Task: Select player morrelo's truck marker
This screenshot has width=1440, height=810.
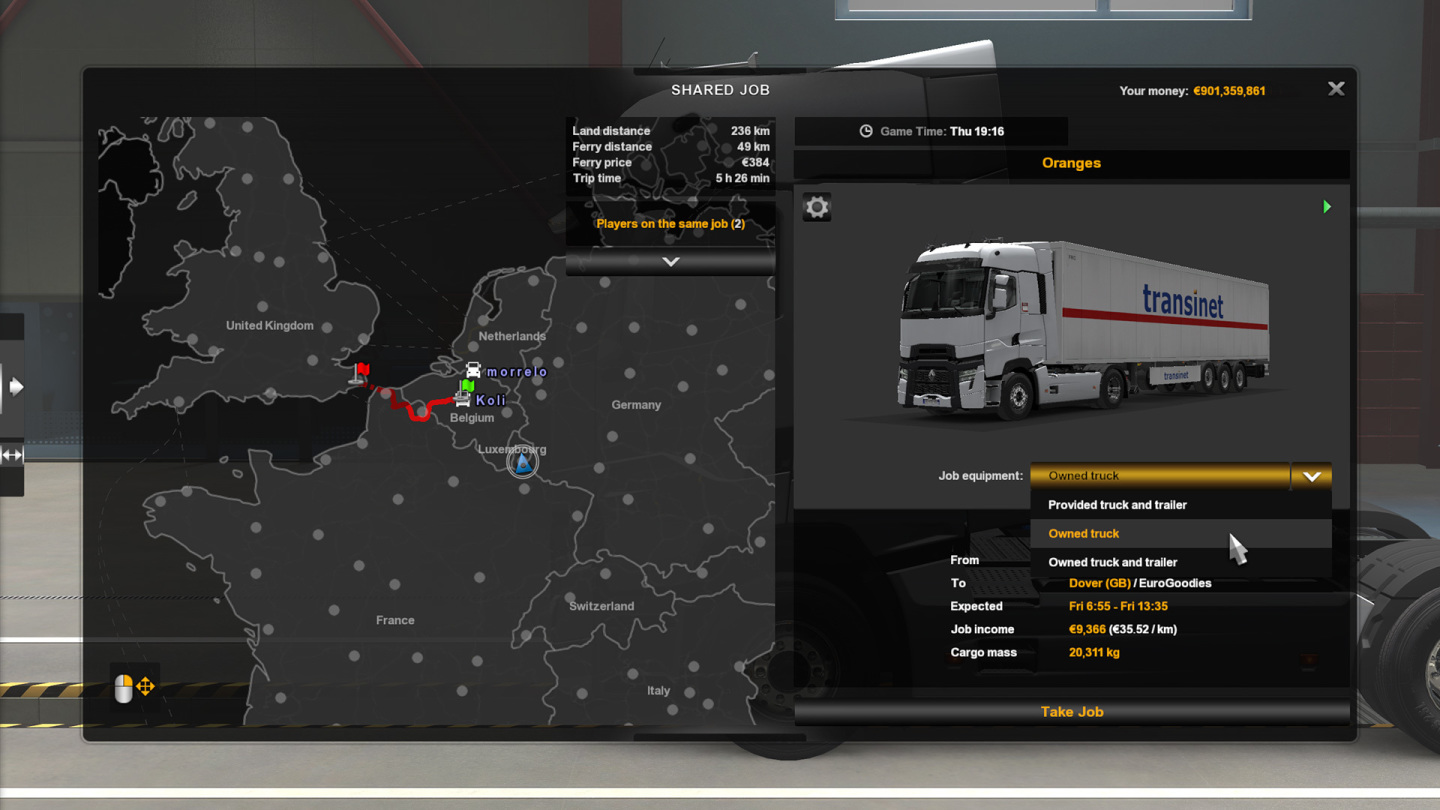Action: 473,371
